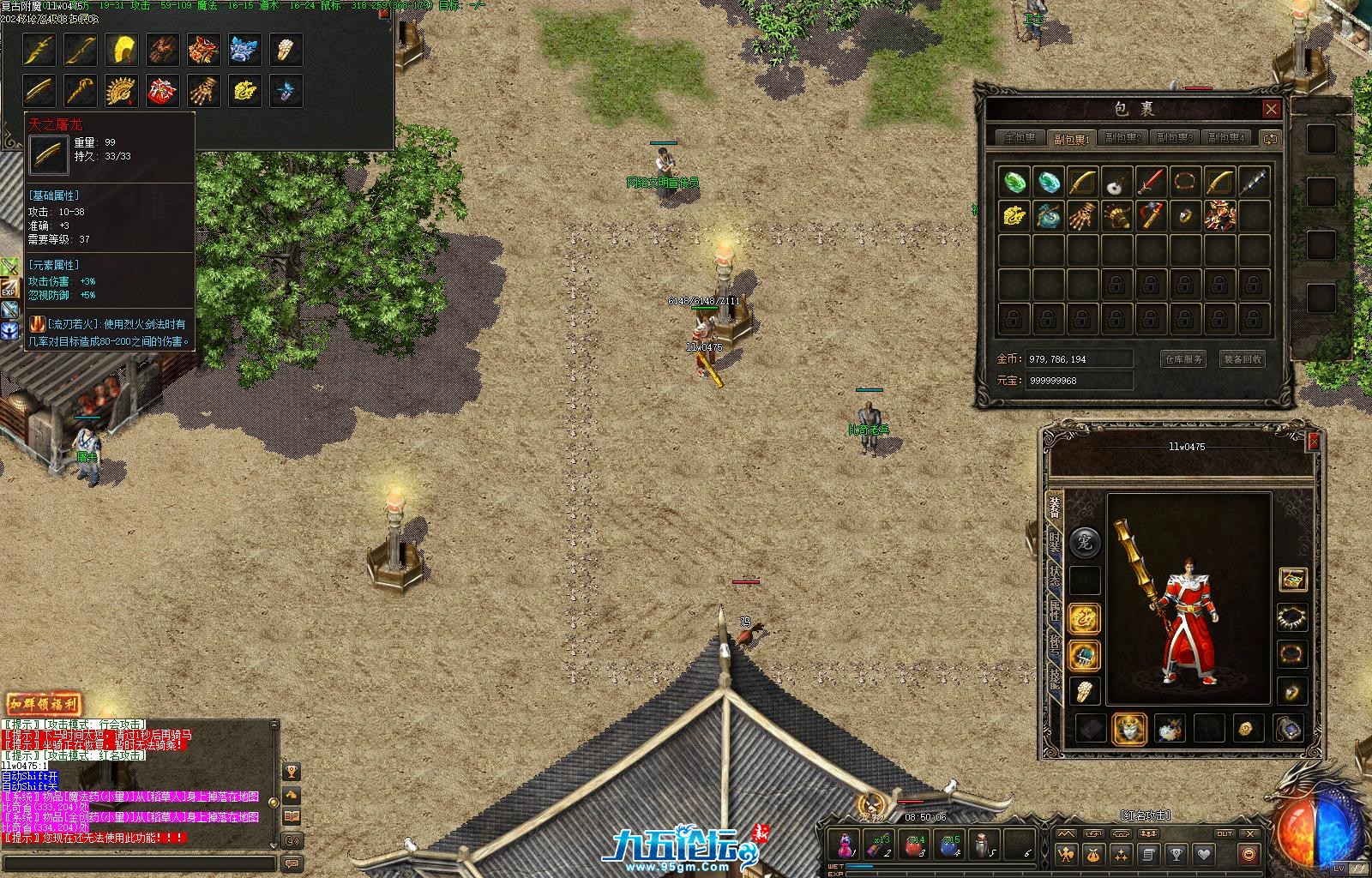Click the 仓库服务 warehouse button
1372x878 pixels.
pyautogui.click(x=1183, y=359)
